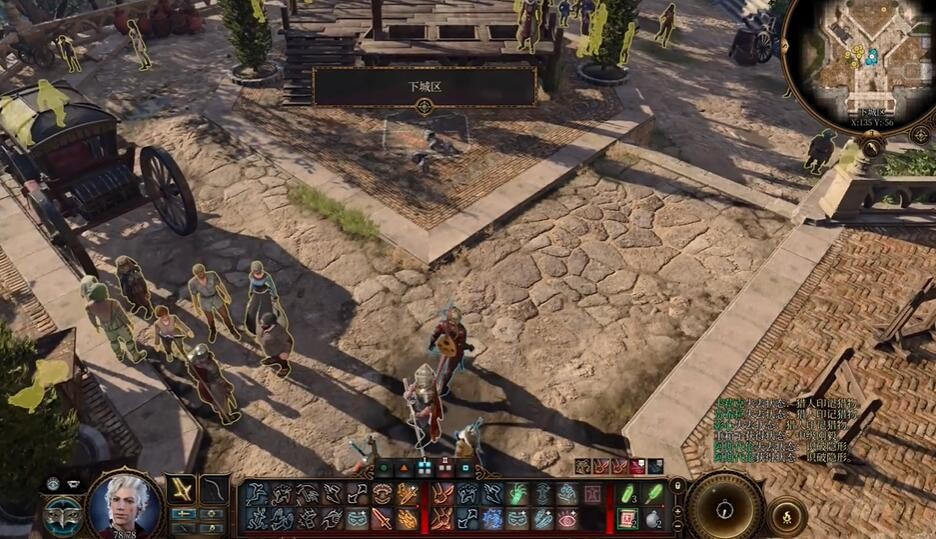Click the hotbar minus button

click(x=678, y=525)
